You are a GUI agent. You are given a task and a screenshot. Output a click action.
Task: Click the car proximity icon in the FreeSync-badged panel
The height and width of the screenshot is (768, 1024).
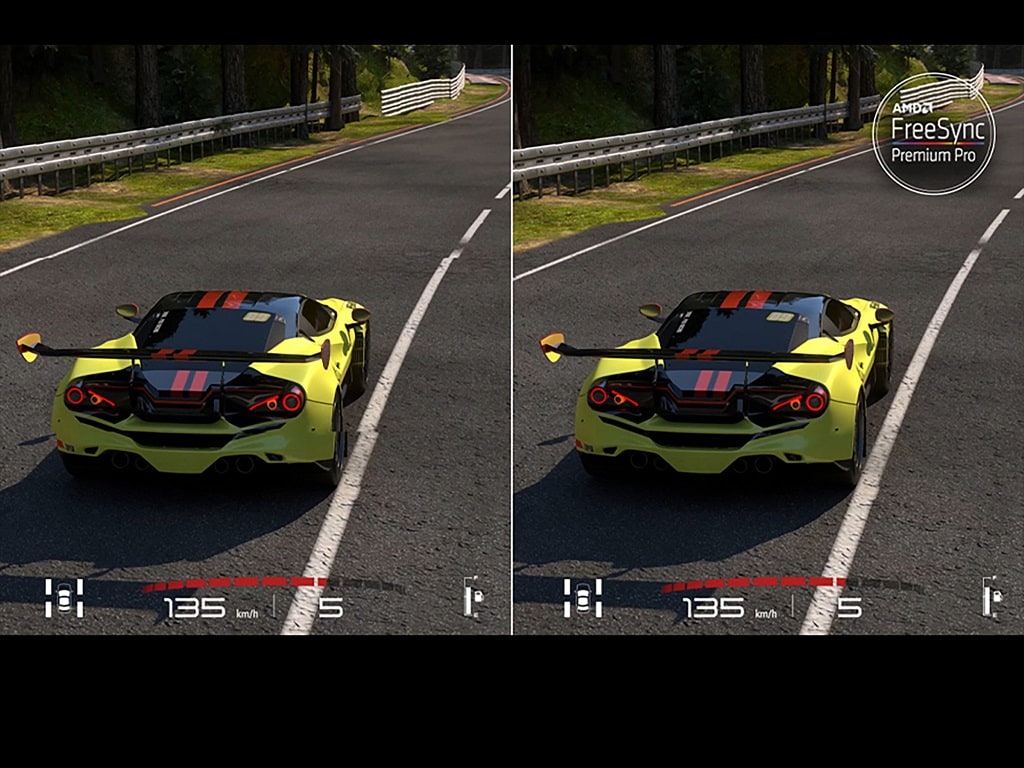582,597
